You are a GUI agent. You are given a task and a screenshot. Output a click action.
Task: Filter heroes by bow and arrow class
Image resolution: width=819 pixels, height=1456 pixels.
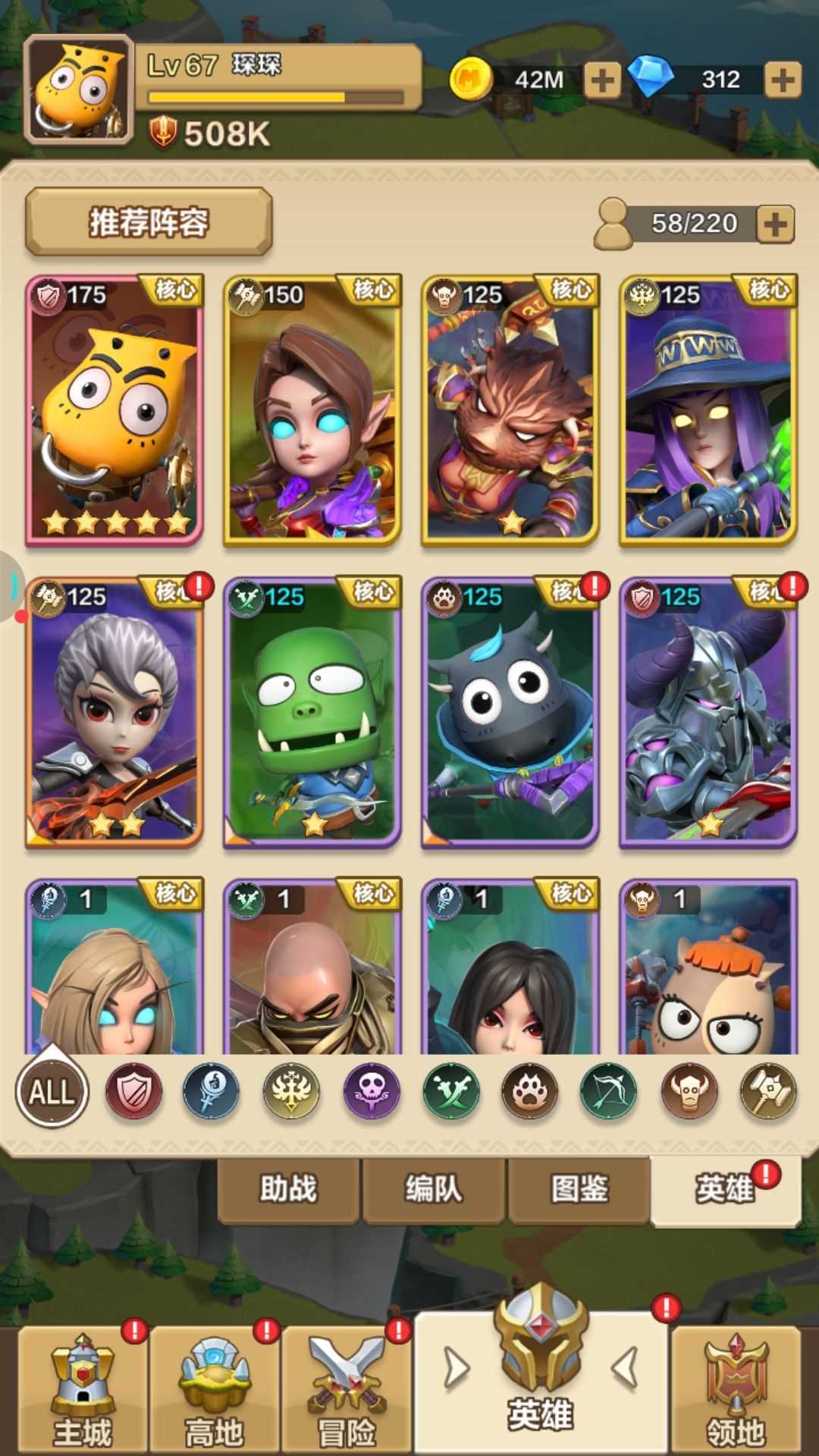[609, 1092]
